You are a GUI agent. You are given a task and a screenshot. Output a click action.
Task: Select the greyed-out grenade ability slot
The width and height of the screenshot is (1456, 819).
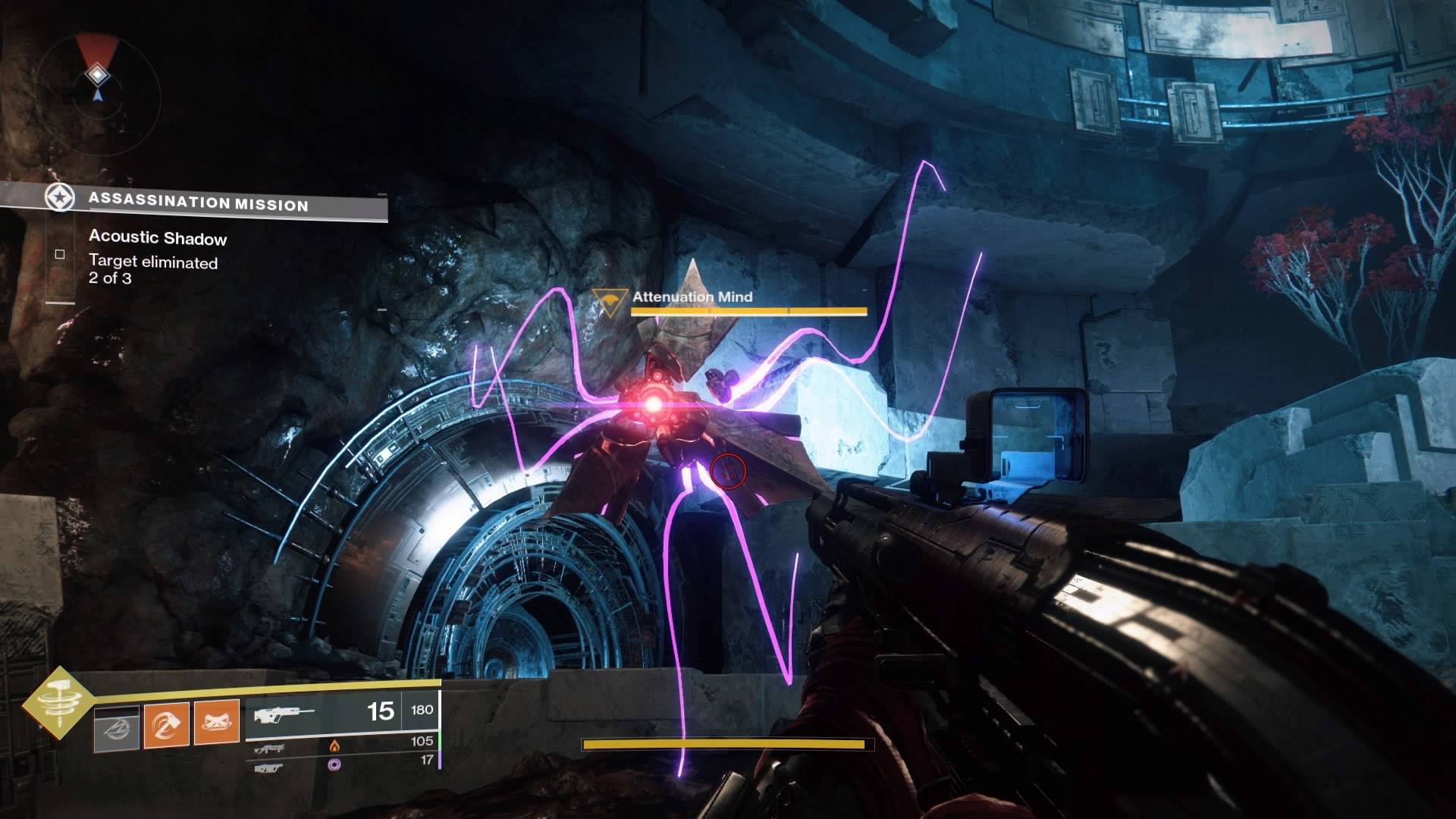click(117, 728)
